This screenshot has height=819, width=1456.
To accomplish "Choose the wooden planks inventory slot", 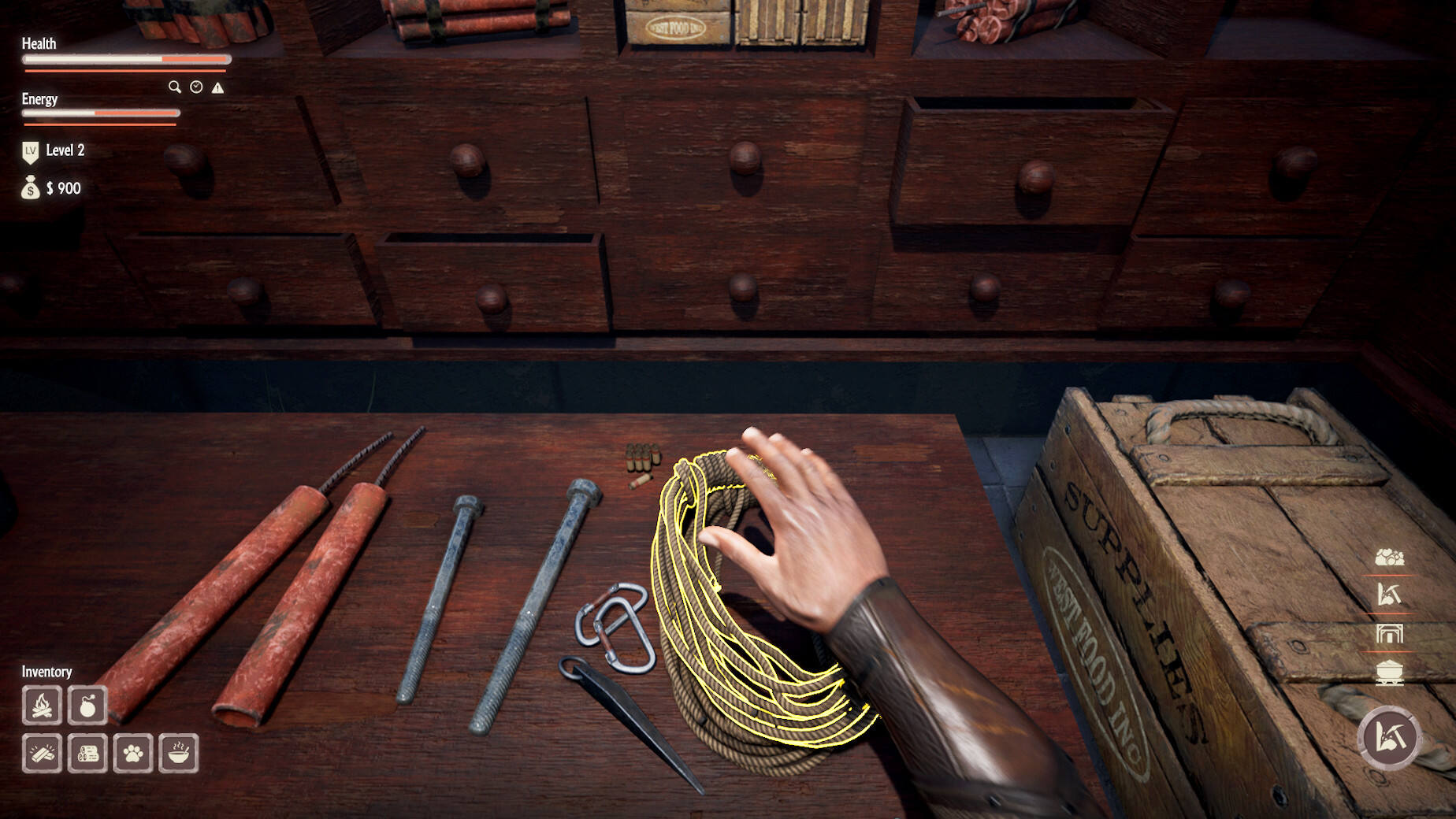I will pyautogui.click(x=42, y=754).
